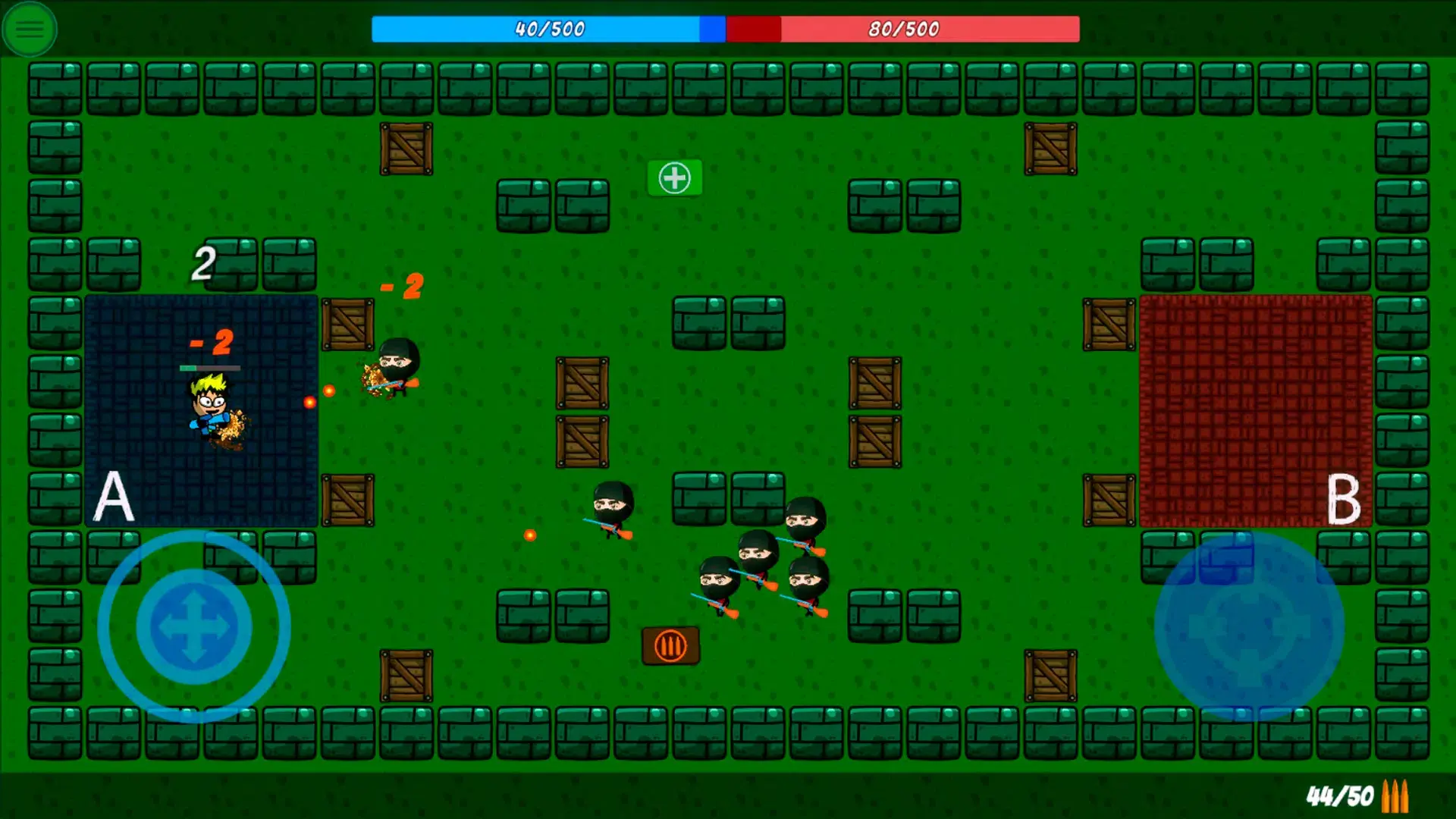Pick up the orange ammo crate icon
This screenshot has width=1456, height=819.
(670, 646)
